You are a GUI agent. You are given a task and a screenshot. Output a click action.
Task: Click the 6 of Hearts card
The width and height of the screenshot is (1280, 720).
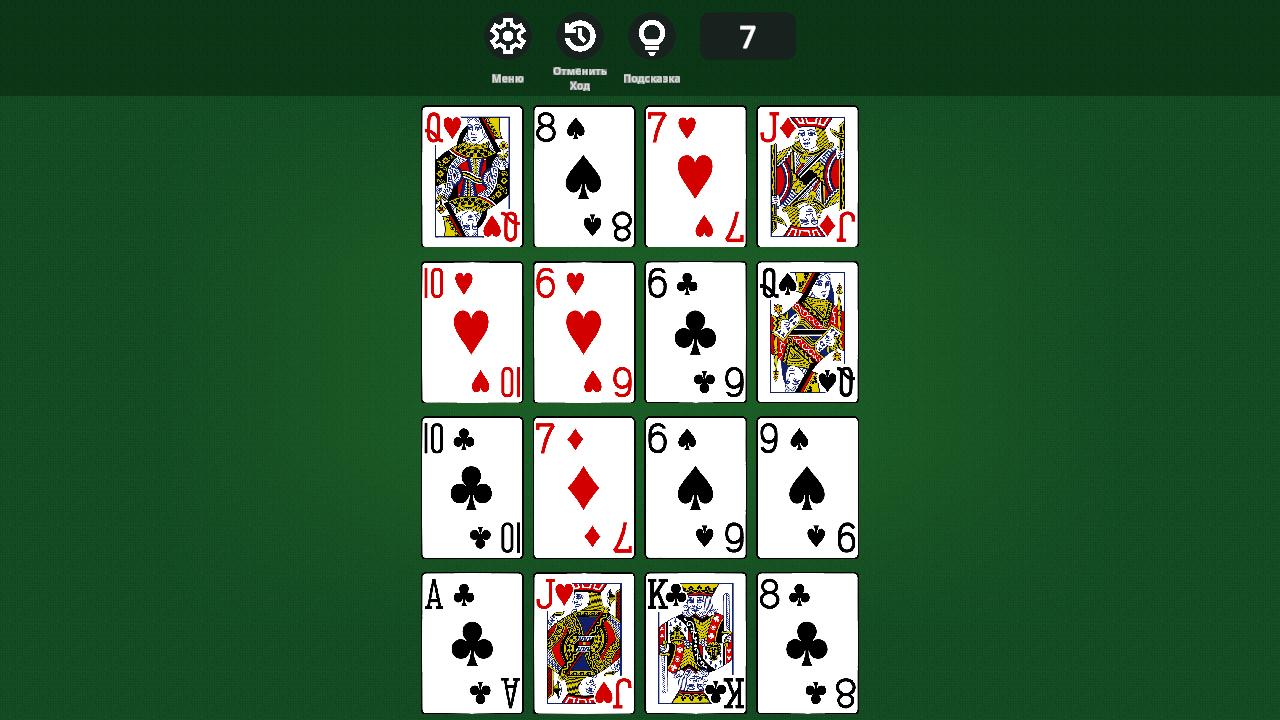point(583,331)
